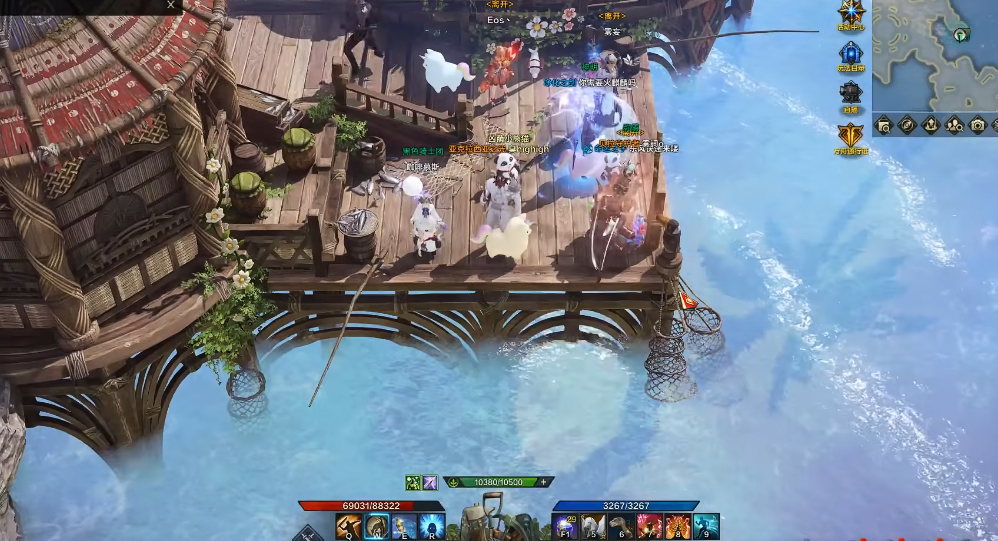Open the golden 通行证 pass icon

tap(851, 135)
